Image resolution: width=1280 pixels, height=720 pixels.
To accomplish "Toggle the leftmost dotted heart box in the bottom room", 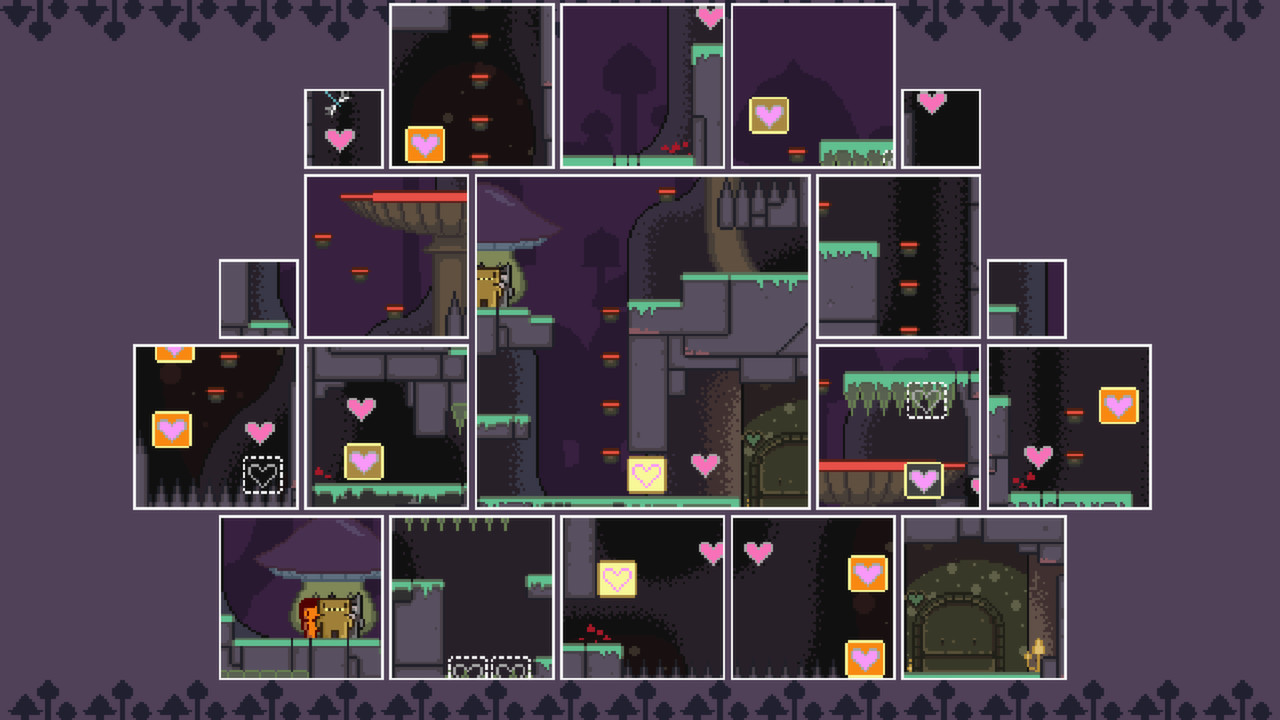I will [x=465, y=665].
